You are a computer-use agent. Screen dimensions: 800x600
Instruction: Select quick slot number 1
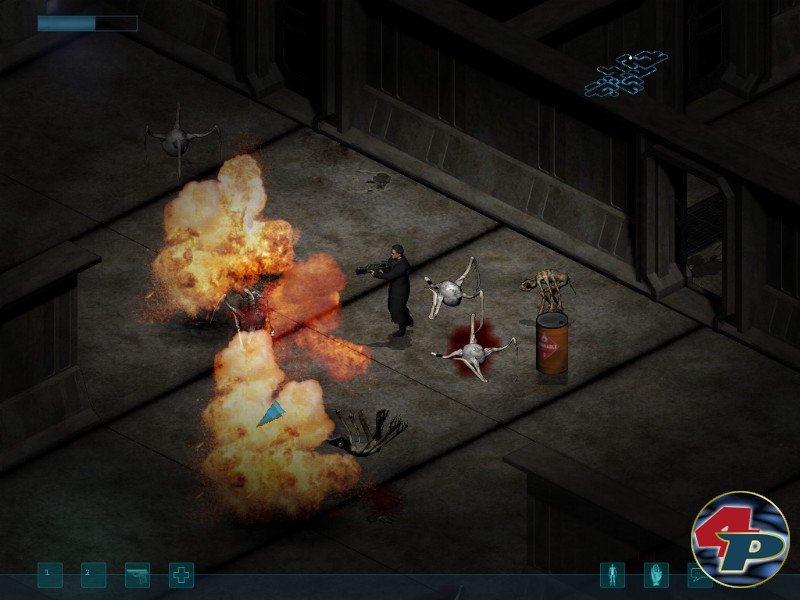pos(50,575)
